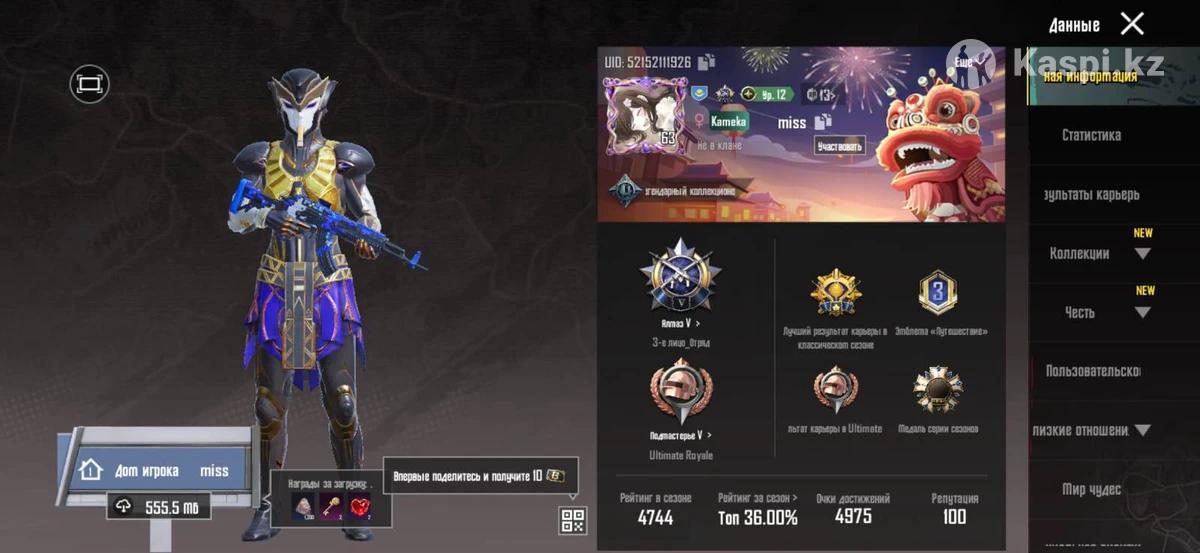
Task: Expand the Коллекции menu entry
Action: pos(1142,254)
